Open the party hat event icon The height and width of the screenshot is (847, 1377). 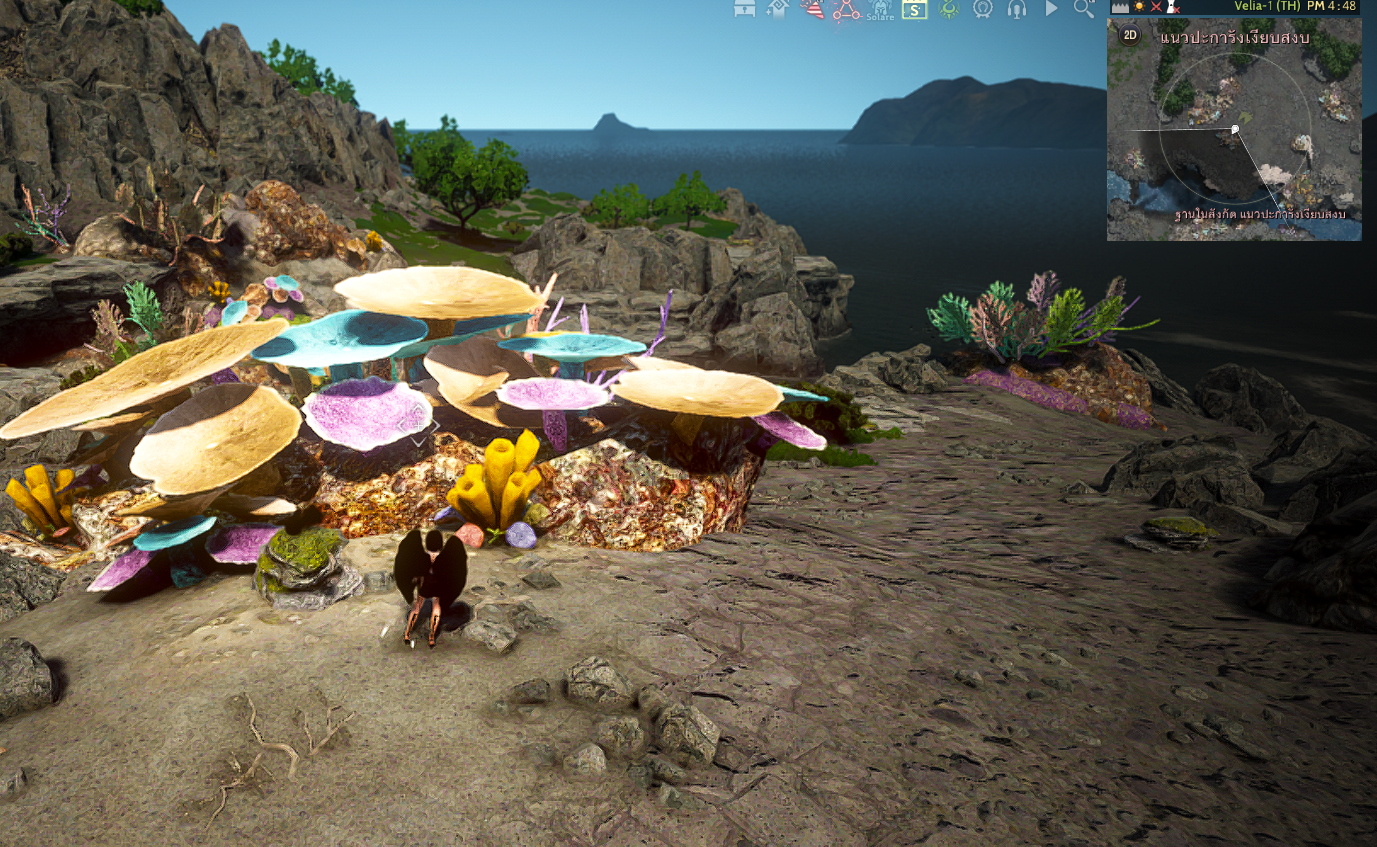[x=812, y=9]
